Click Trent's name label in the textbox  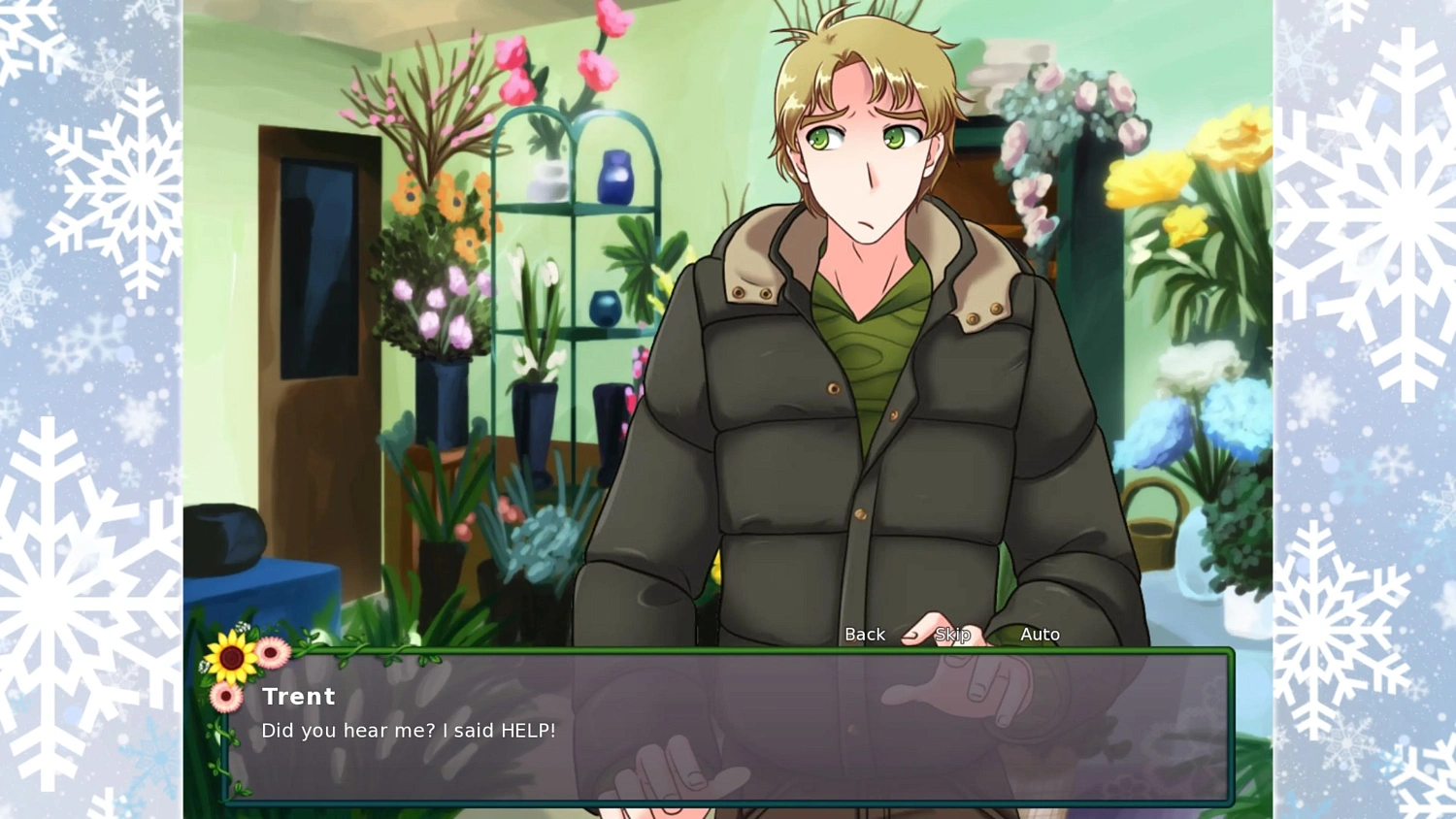click(298, 696)
